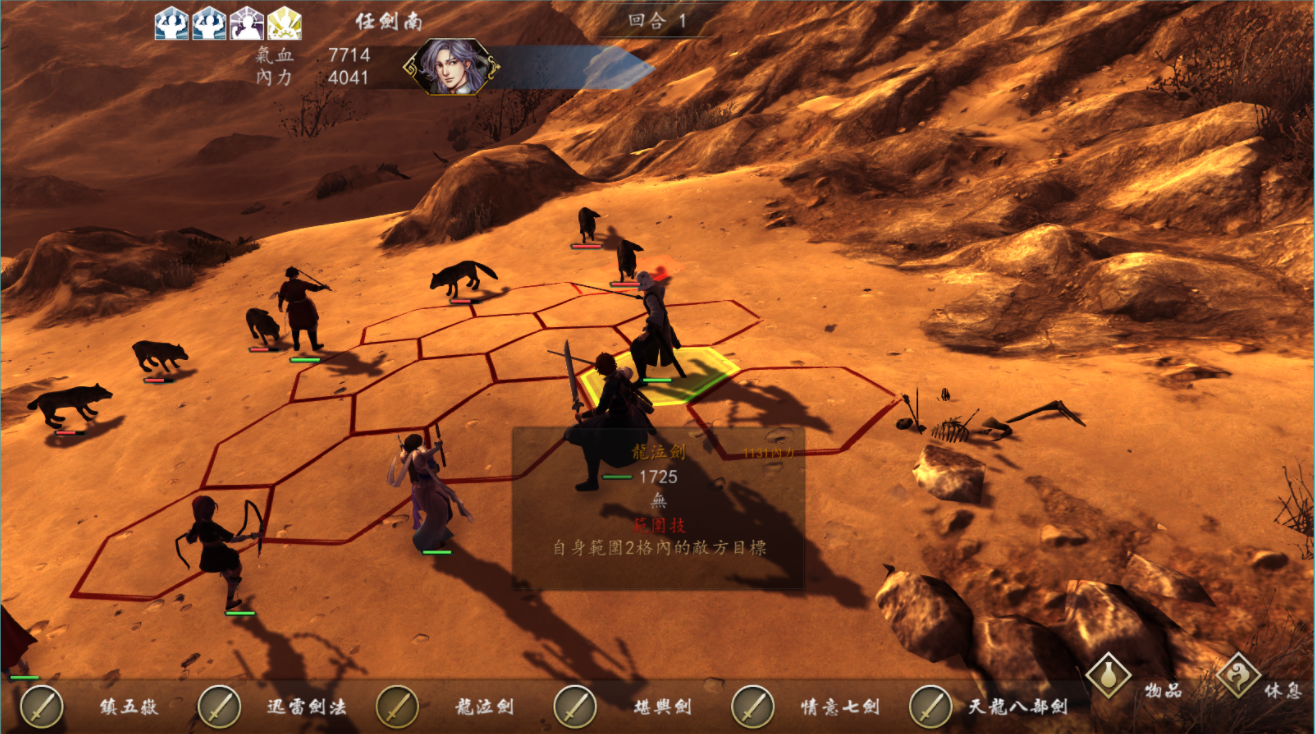Select the 鎮五嶽 sword skill

[x=42, y=707]
